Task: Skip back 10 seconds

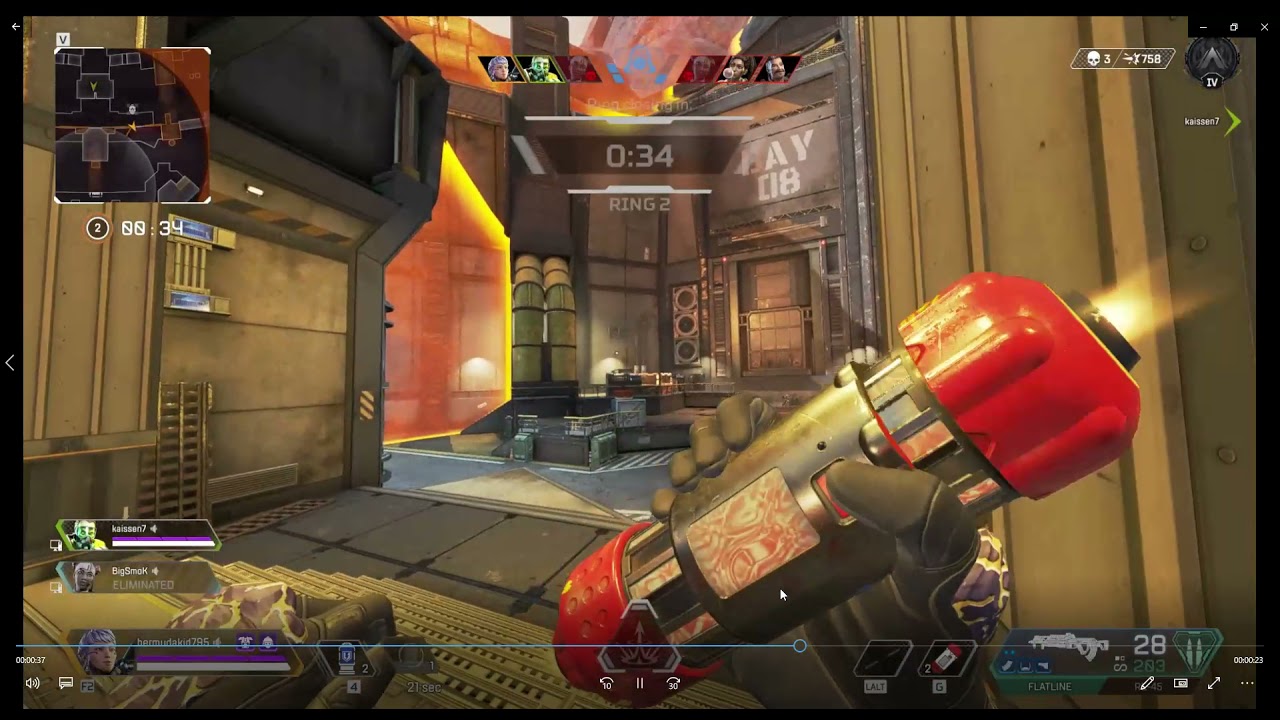Action: point(606,684)
